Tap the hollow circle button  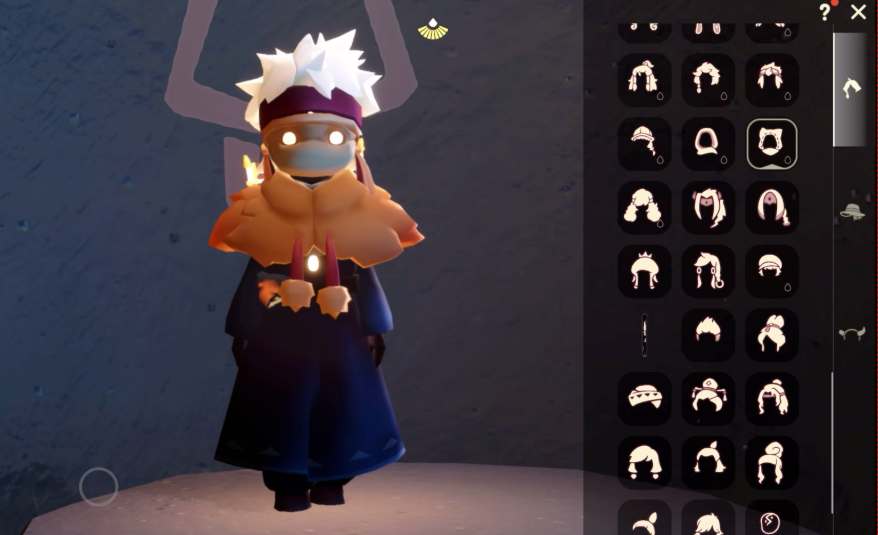click(x=98, y=487)
